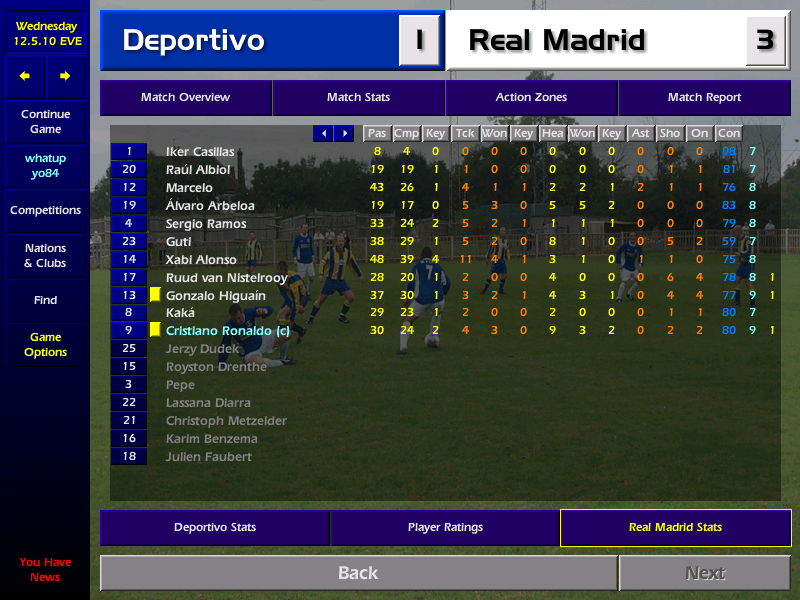Screen dimensions: 800x600
Task: Open Game Options
Action: pos(45,345)
